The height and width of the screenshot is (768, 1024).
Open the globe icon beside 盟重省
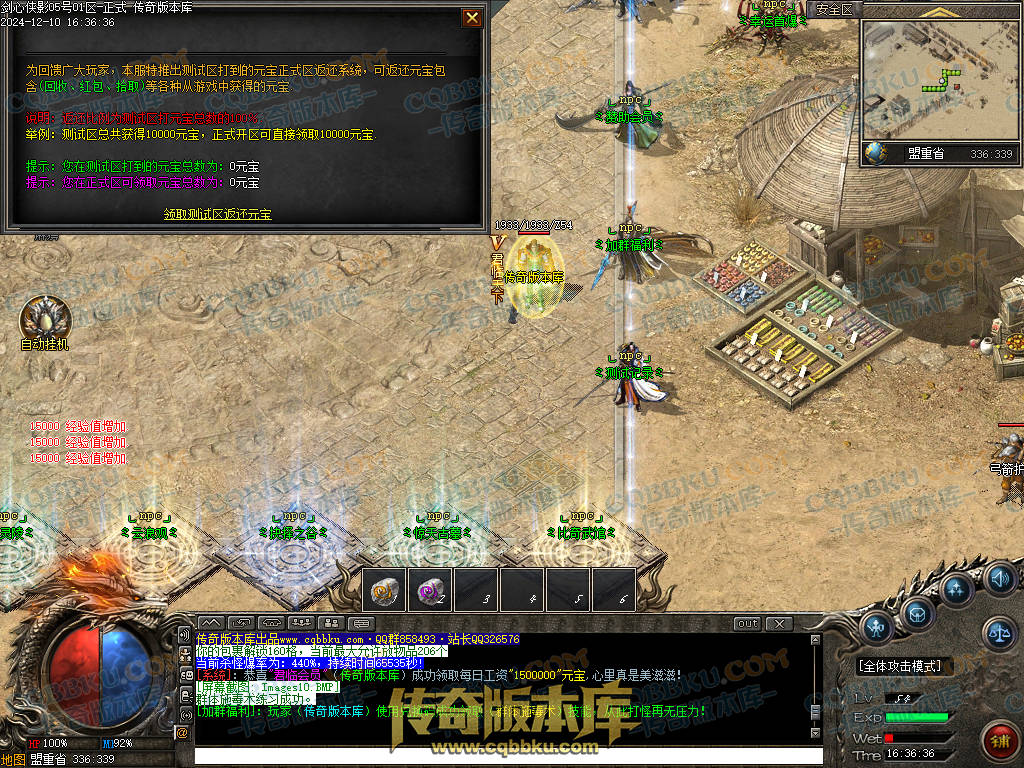(876, 153)
